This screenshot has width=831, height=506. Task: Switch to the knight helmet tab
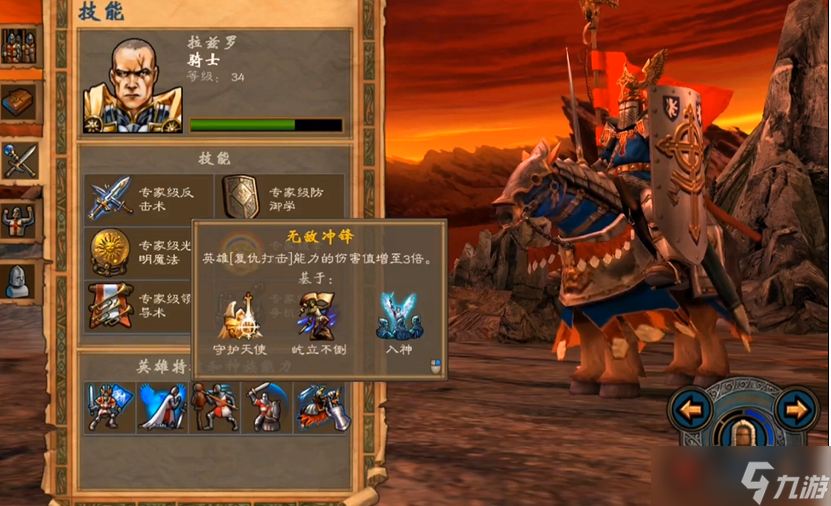pos(19,281)
